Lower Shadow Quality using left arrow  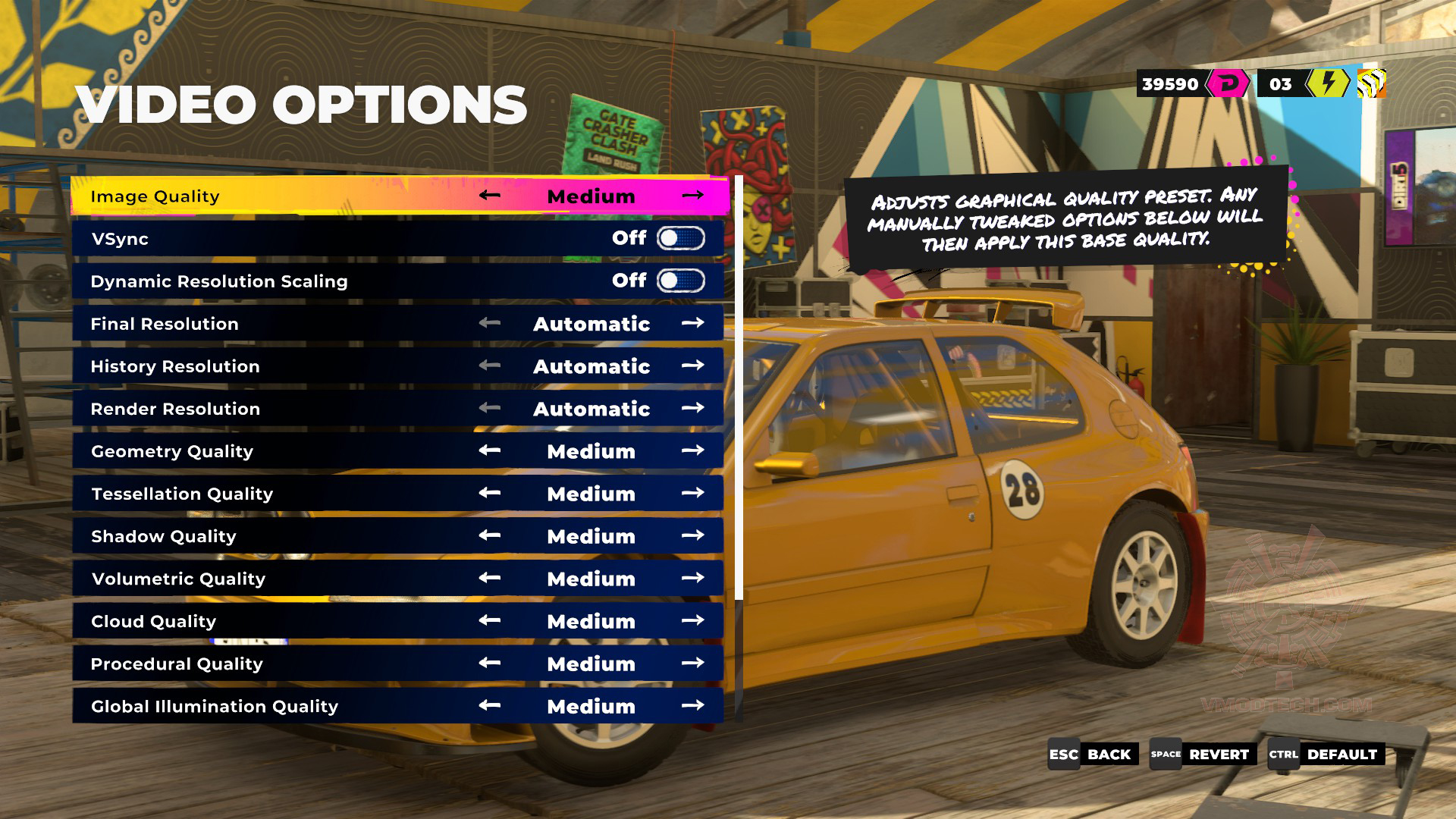490,535
